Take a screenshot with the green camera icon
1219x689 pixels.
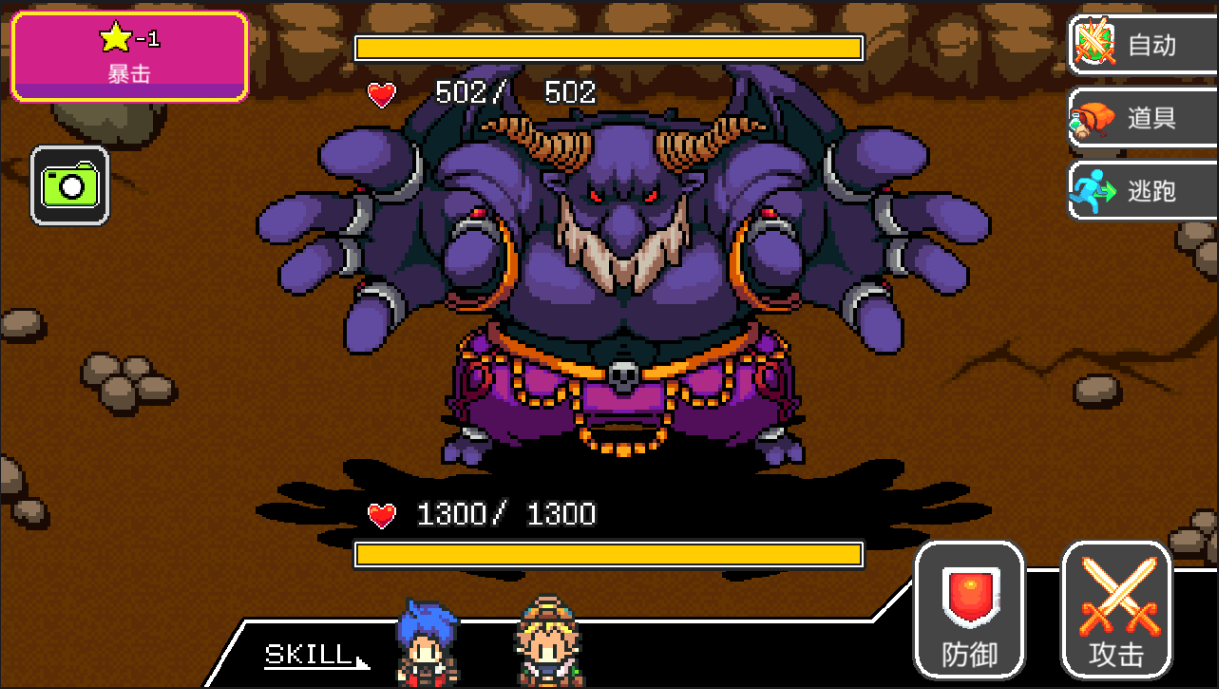click(x=70, y=185)
